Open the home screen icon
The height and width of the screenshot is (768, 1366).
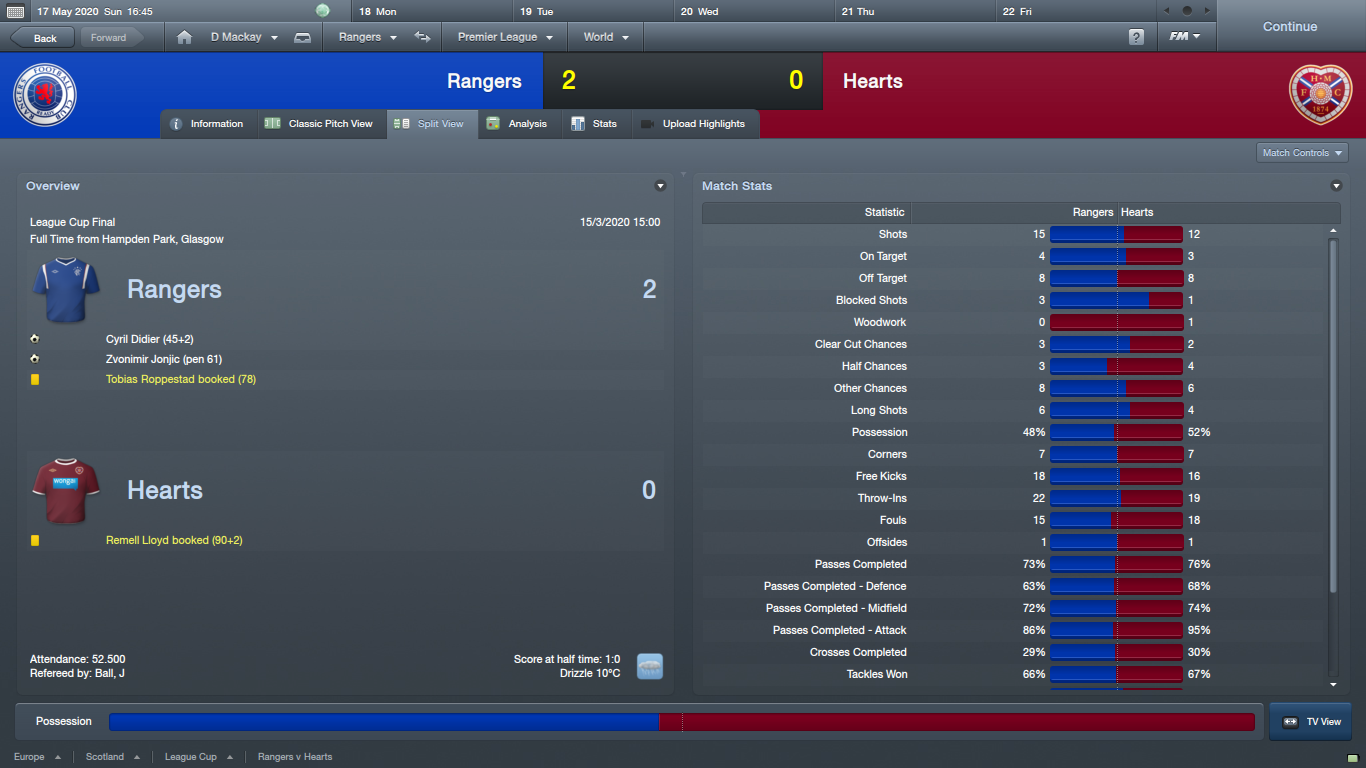[x=184, y=37]
